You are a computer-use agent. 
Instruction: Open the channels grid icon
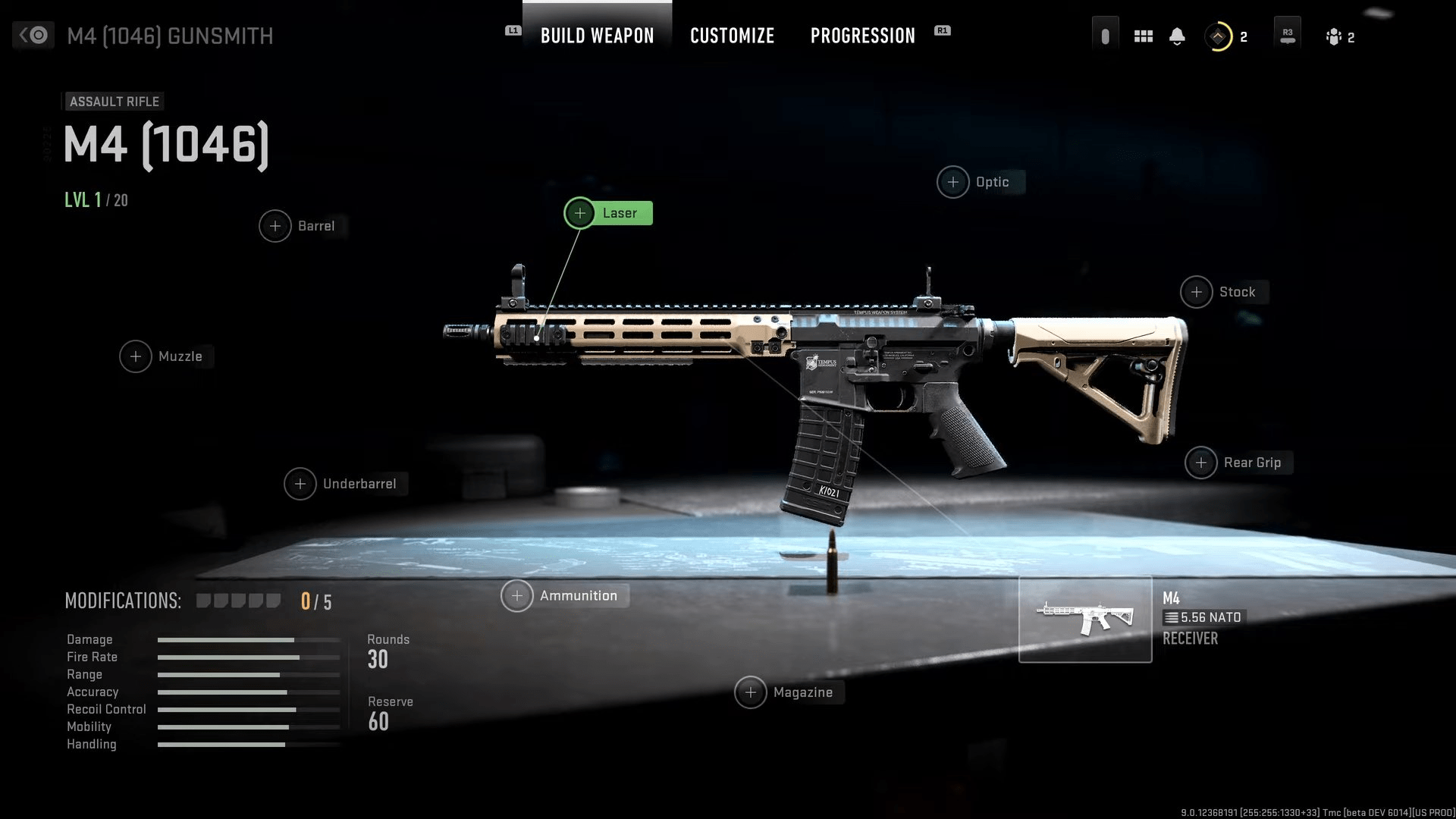click(1143, 35)
